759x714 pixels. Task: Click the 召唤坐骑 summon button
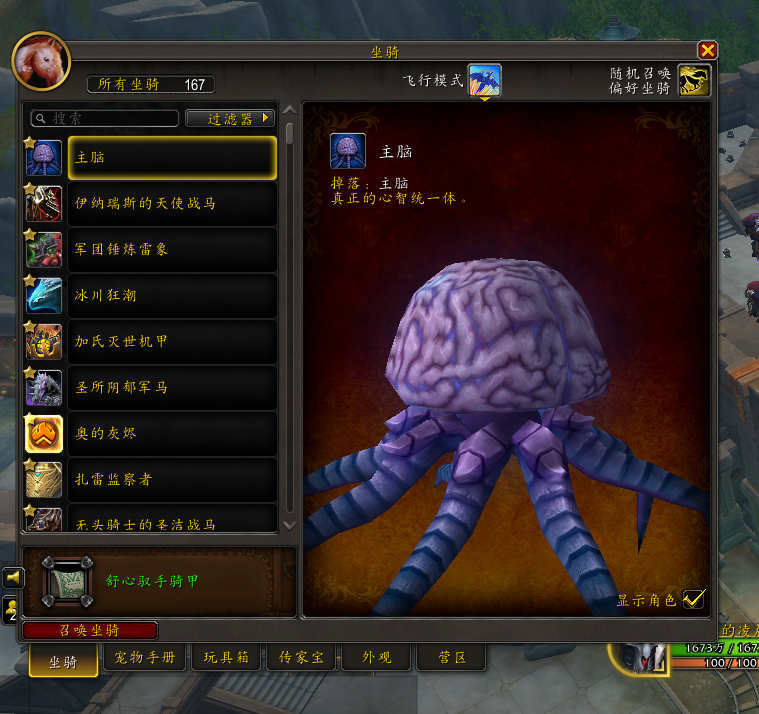point(90,630)
